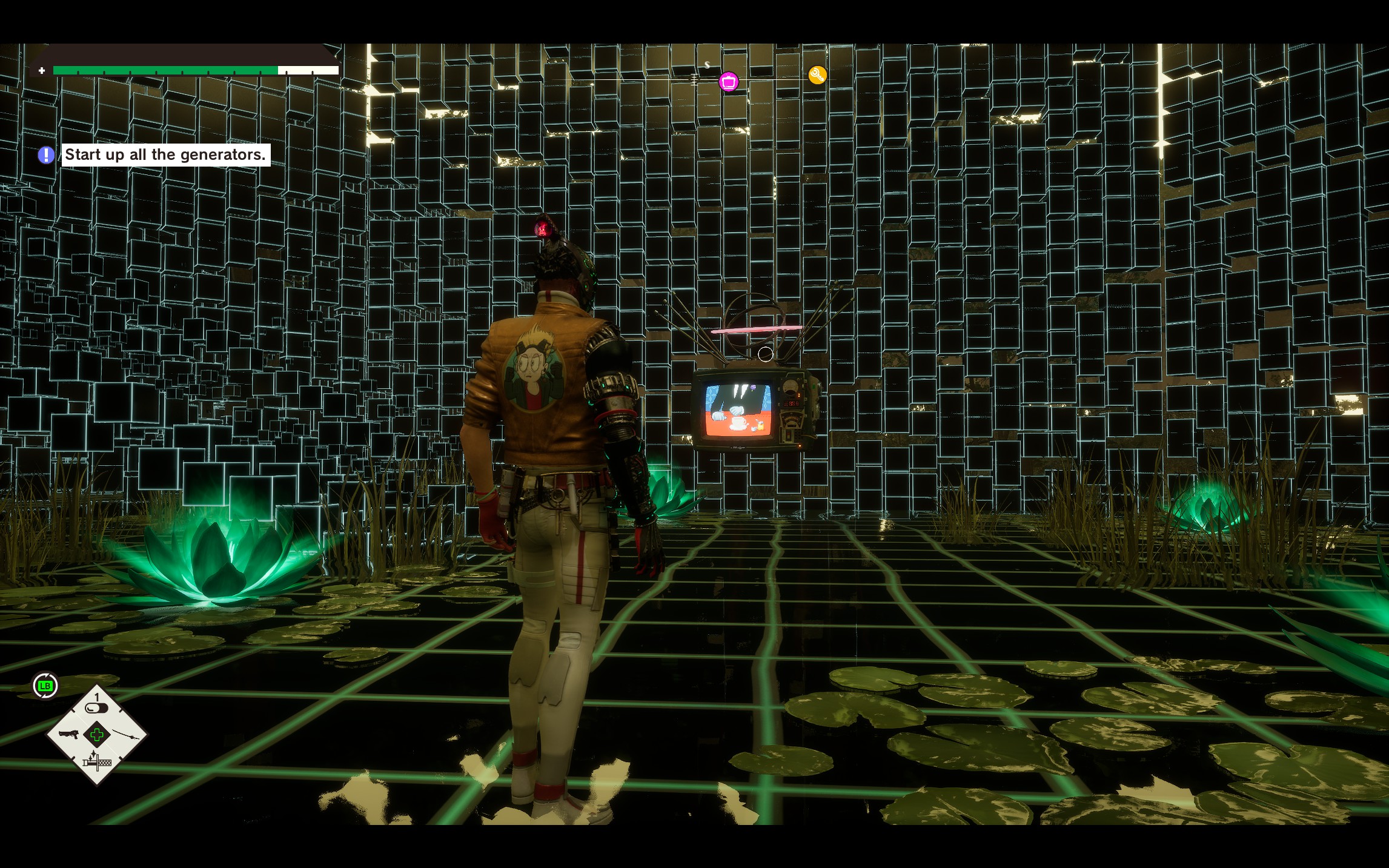Image resolution: width=1389 pixels, height=868 pixels.
Task: Use the healing capsule item slot
Action: pyautogui.click(x=96, y=706)
